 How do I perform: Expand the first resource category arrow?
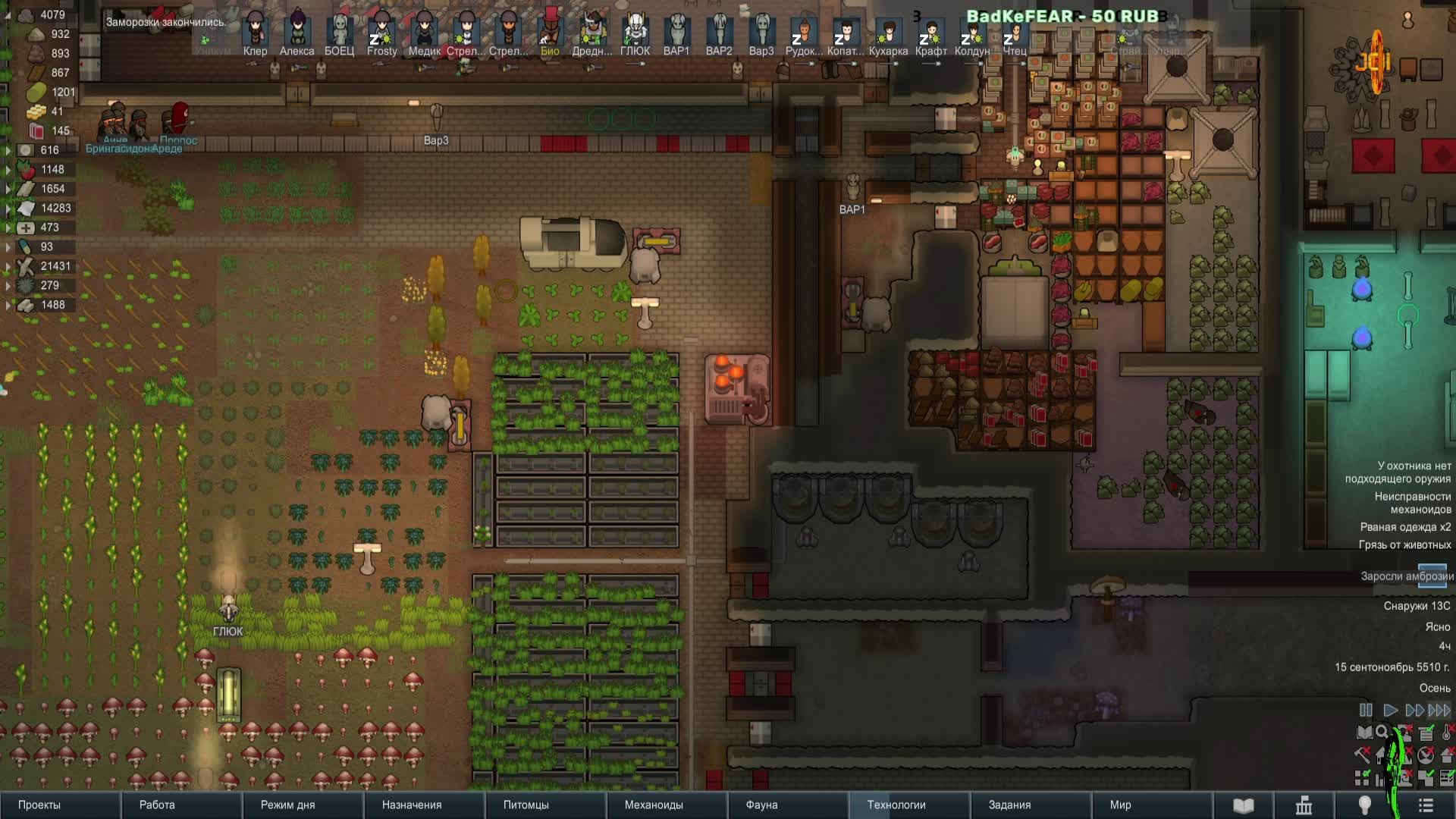(x=8, y=150)
